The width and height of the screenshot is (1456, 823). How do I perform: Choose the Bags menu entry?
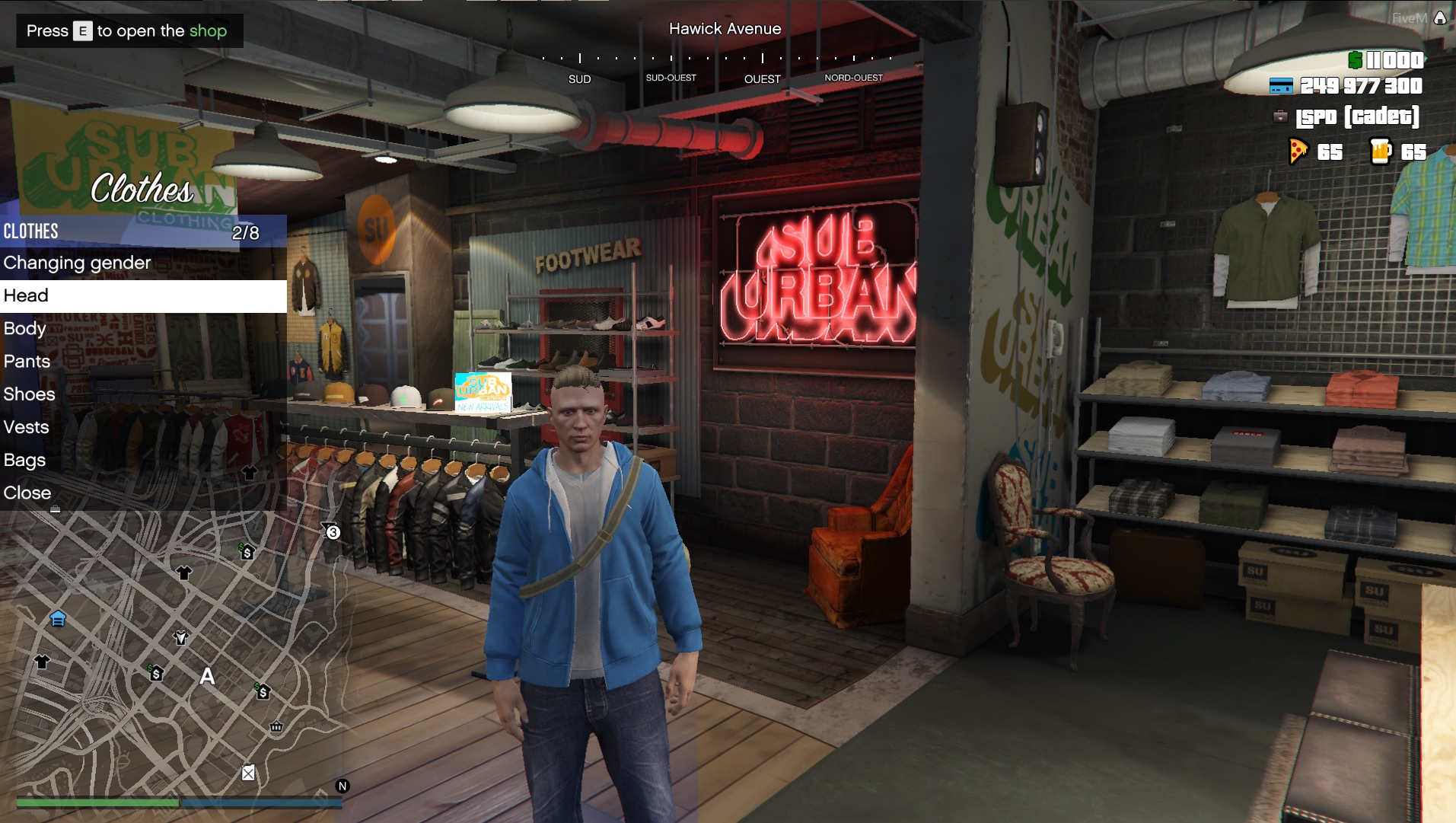(25, 460)
